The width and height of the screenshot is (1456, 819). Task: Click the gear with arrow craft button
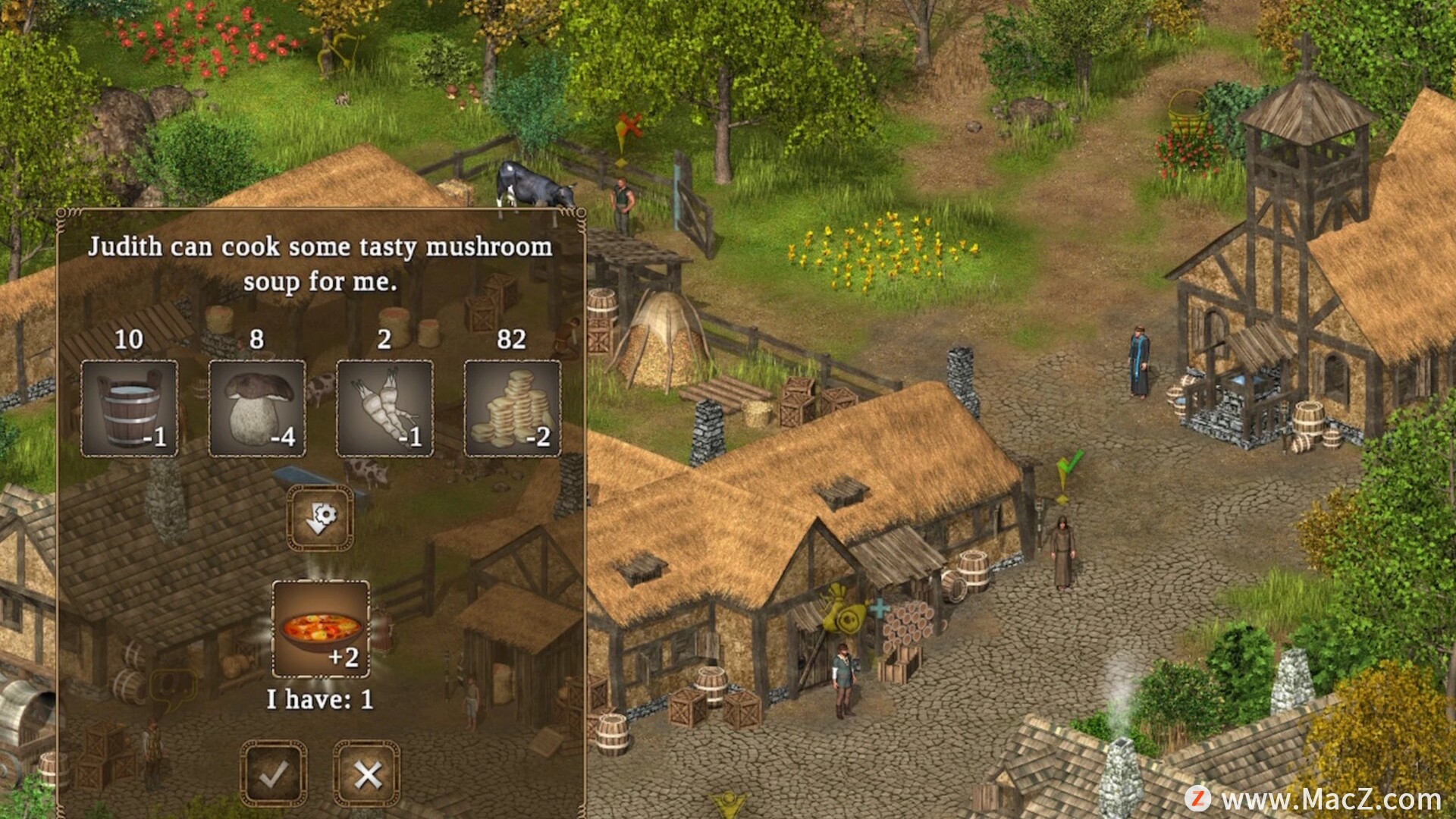[320, 518]
